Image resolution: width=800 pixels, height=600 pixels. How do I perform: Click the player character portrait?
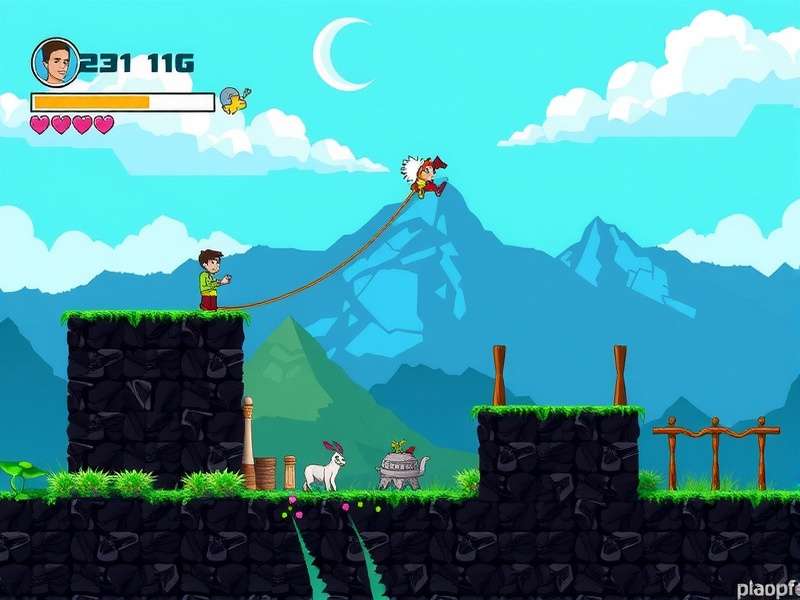[x=55, y=63]
